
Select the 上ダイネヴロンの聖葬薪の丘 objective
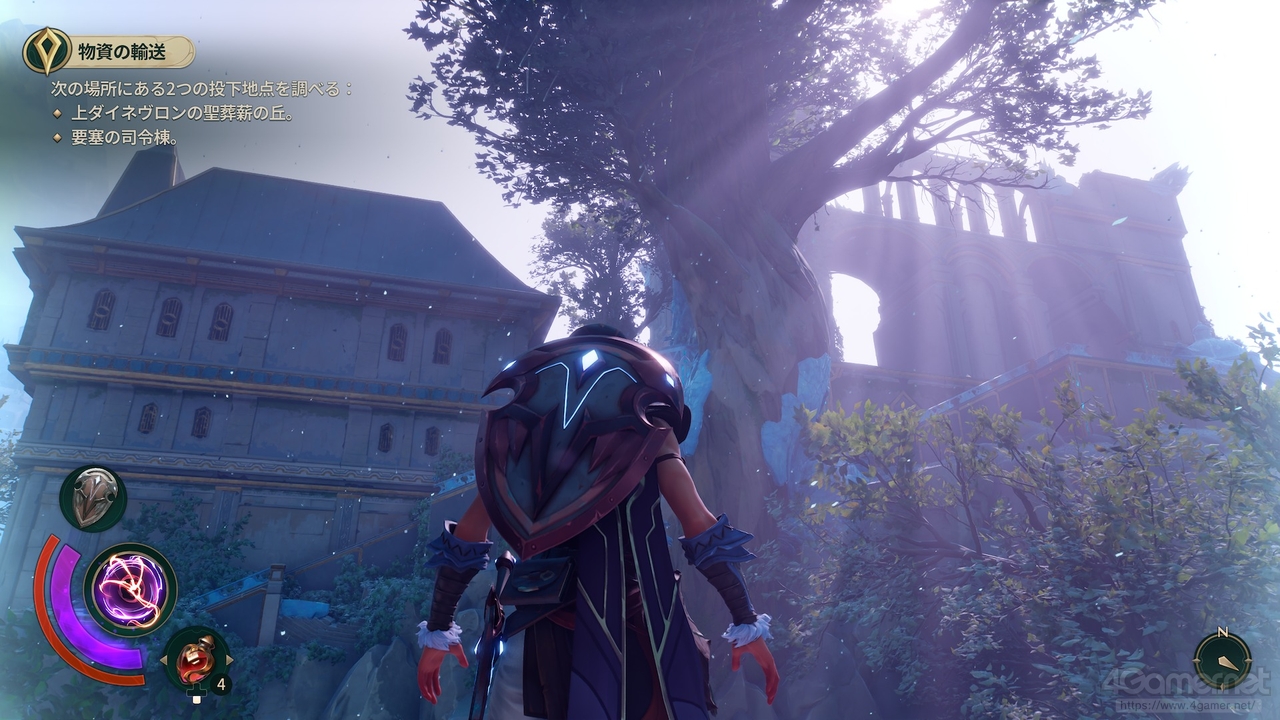point(182,114)
